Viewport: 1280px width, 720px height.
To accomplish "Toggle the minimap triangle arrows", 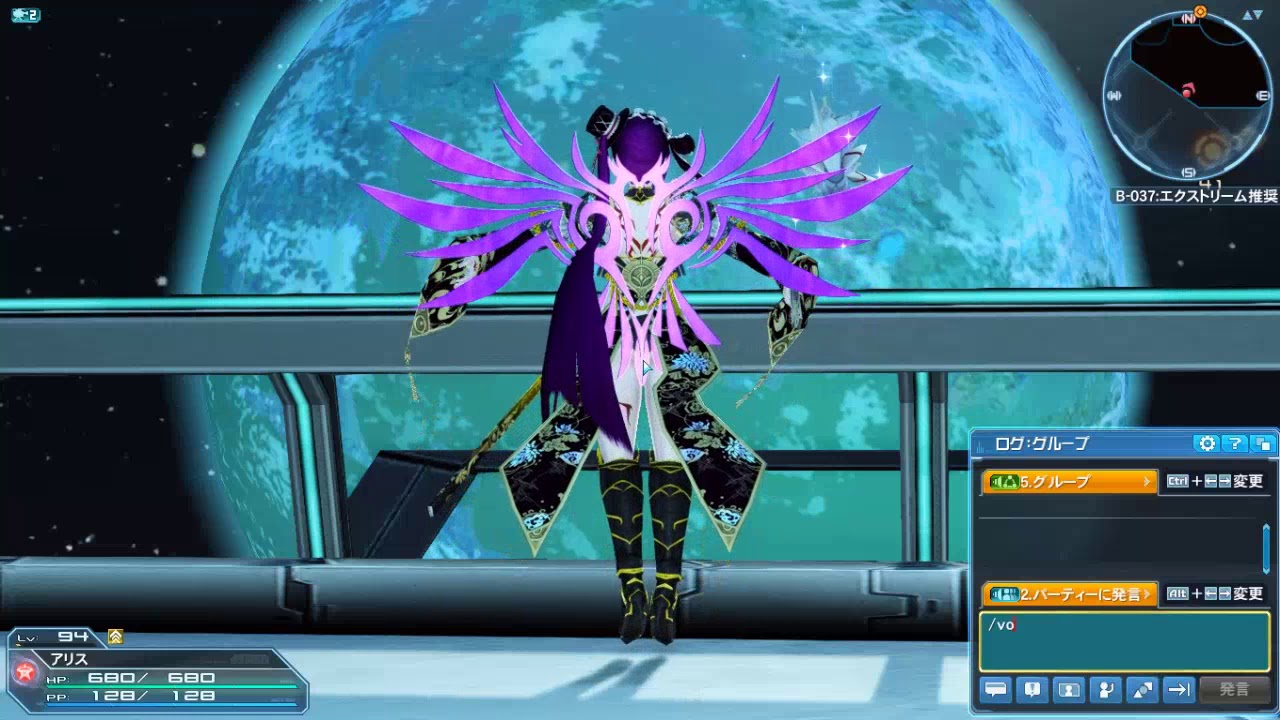I will (1253, 15).
